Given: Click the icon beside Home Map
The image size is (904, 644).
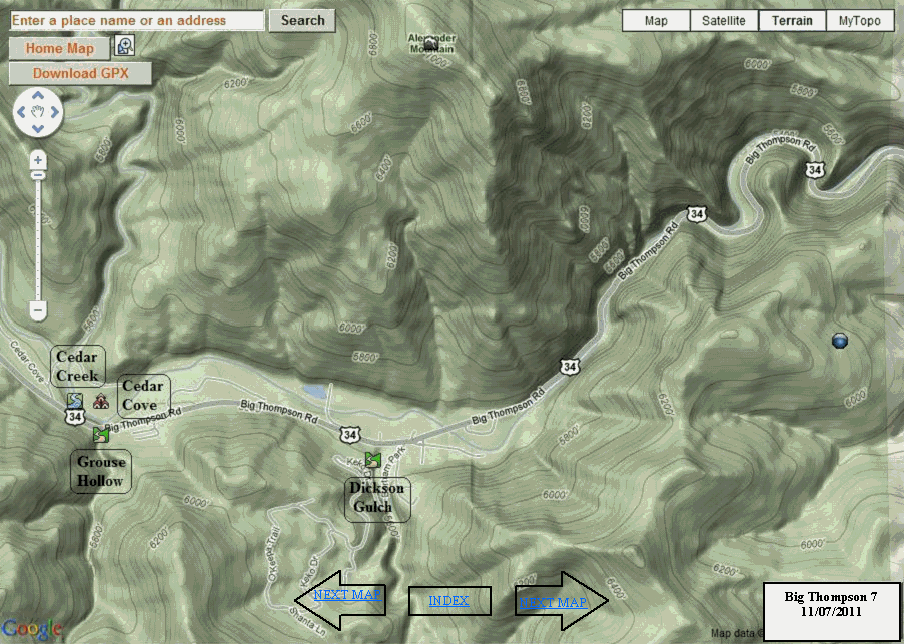Looking at the screenshot, I should [124, 46].
